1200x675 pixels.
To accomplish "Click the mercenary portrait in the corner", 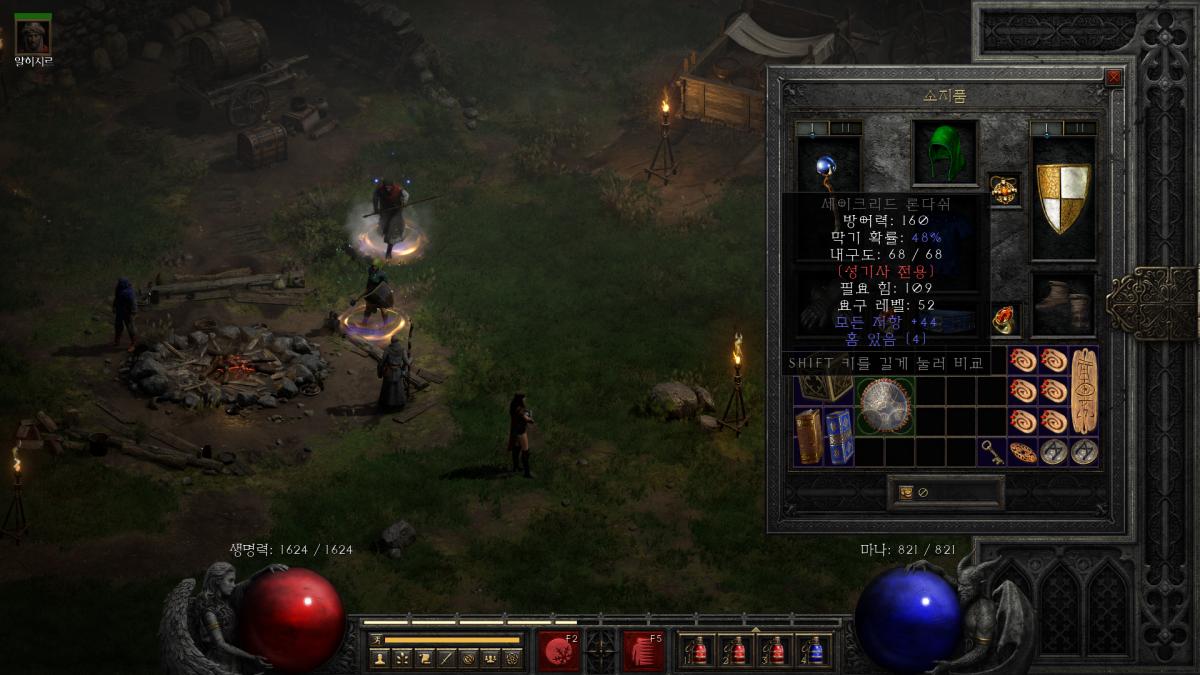I will [33, 36].
